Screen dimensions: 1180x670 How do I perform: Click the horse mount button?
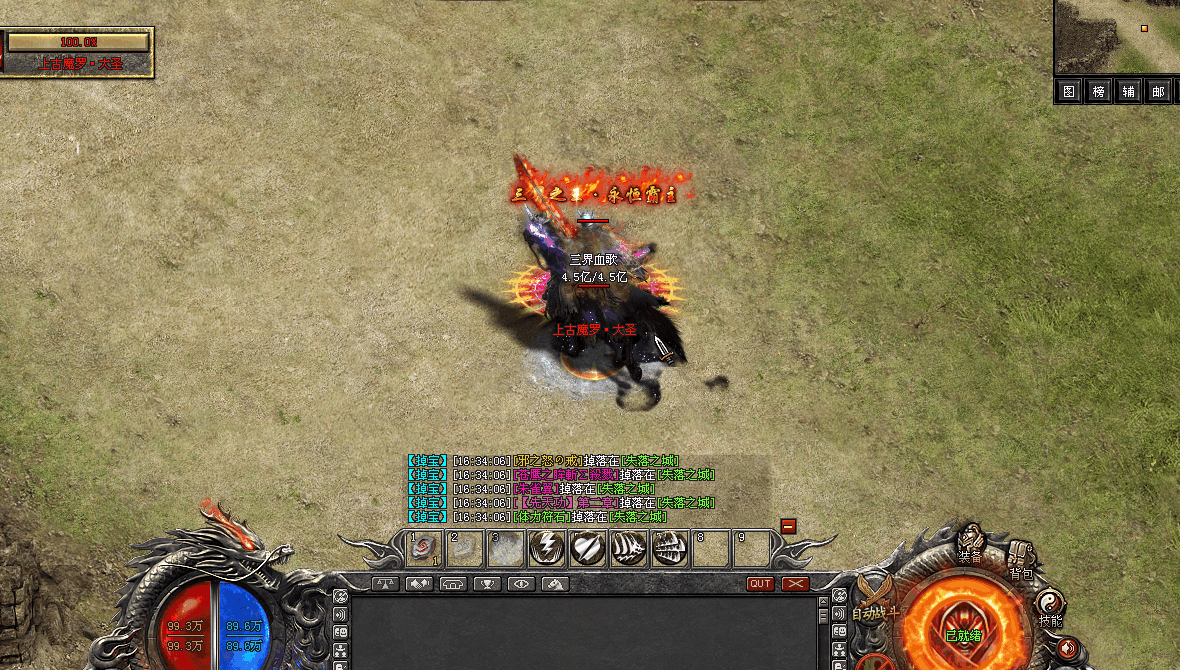click(x=555, y=584)
